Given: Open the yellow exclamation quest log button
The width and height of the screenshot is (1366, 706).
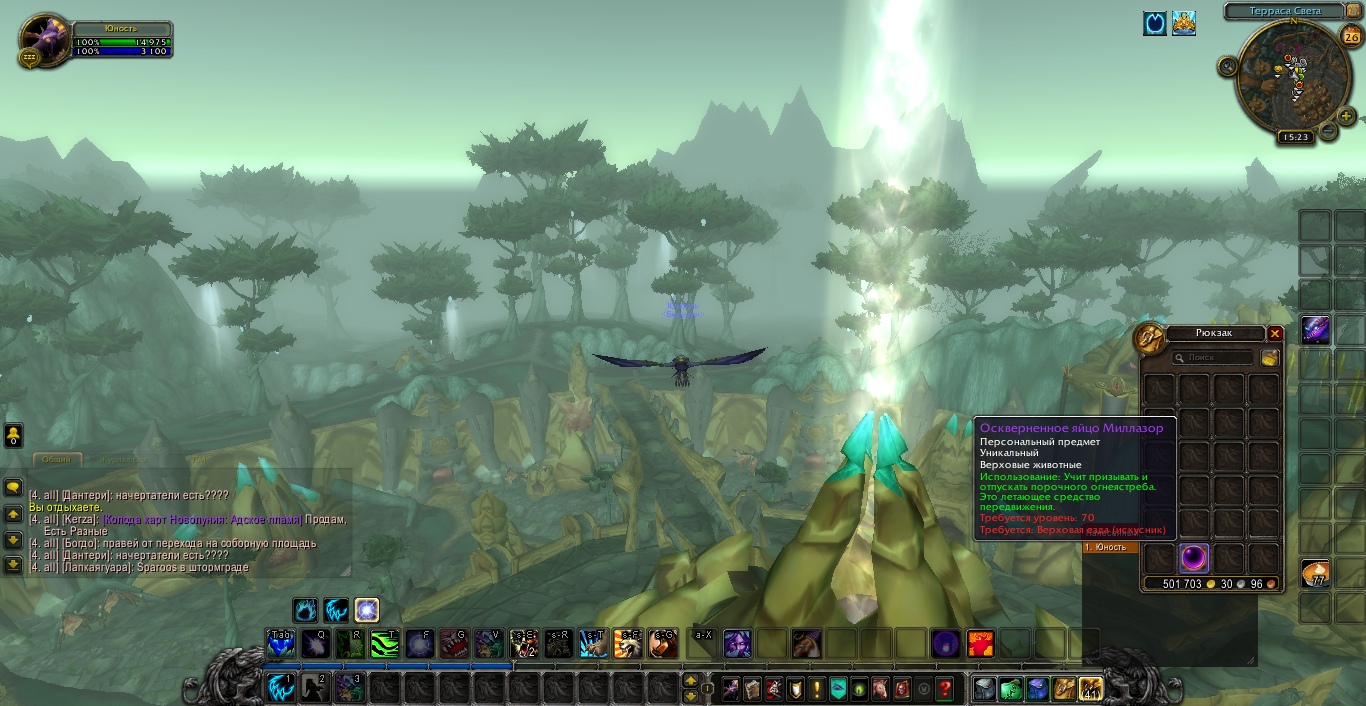Looking at the screenshot, I should click(817, 688).
